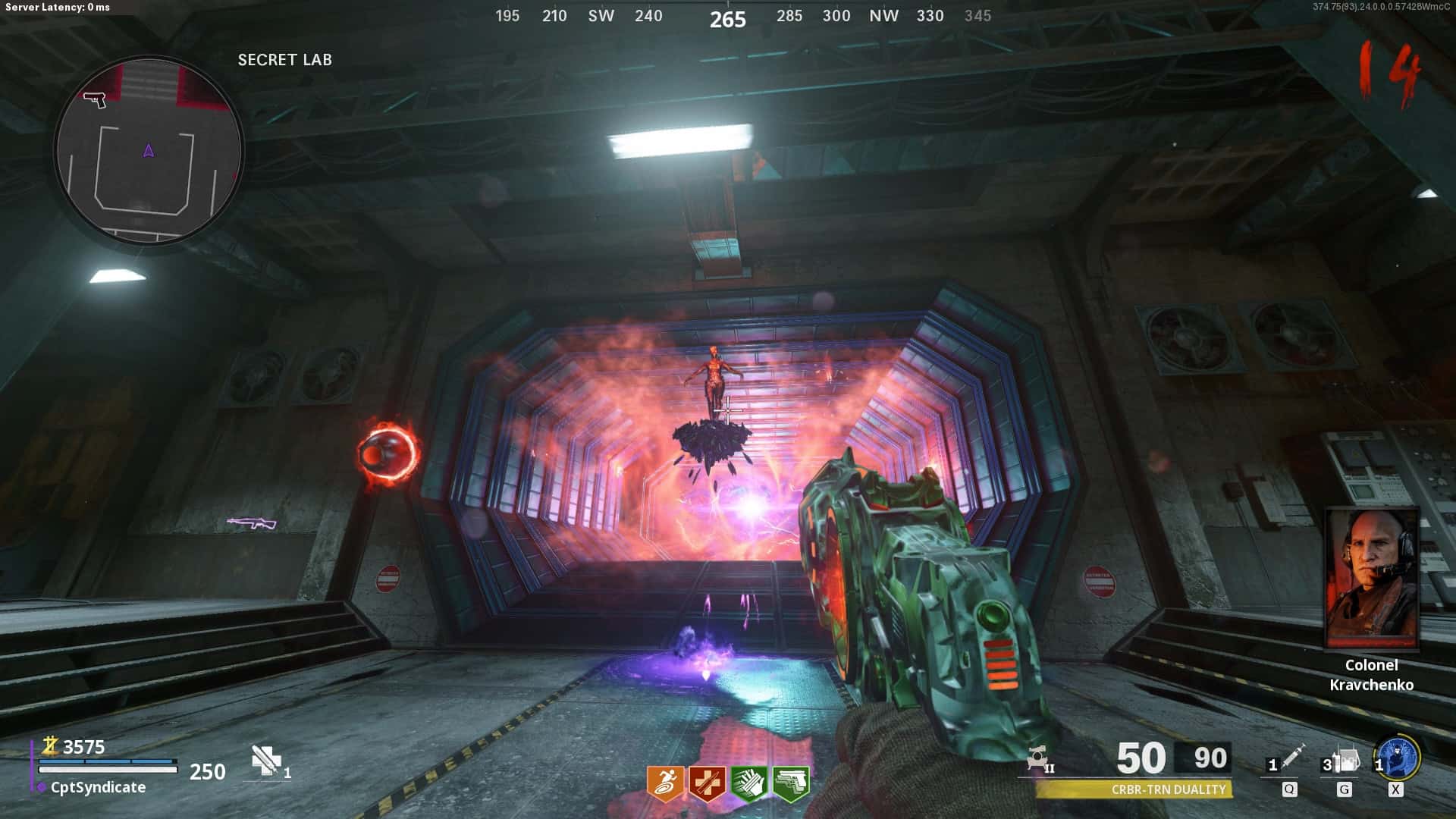
Task: Click the Pack-a-Punch tier II weapon icon
Action: (1039, 758)
